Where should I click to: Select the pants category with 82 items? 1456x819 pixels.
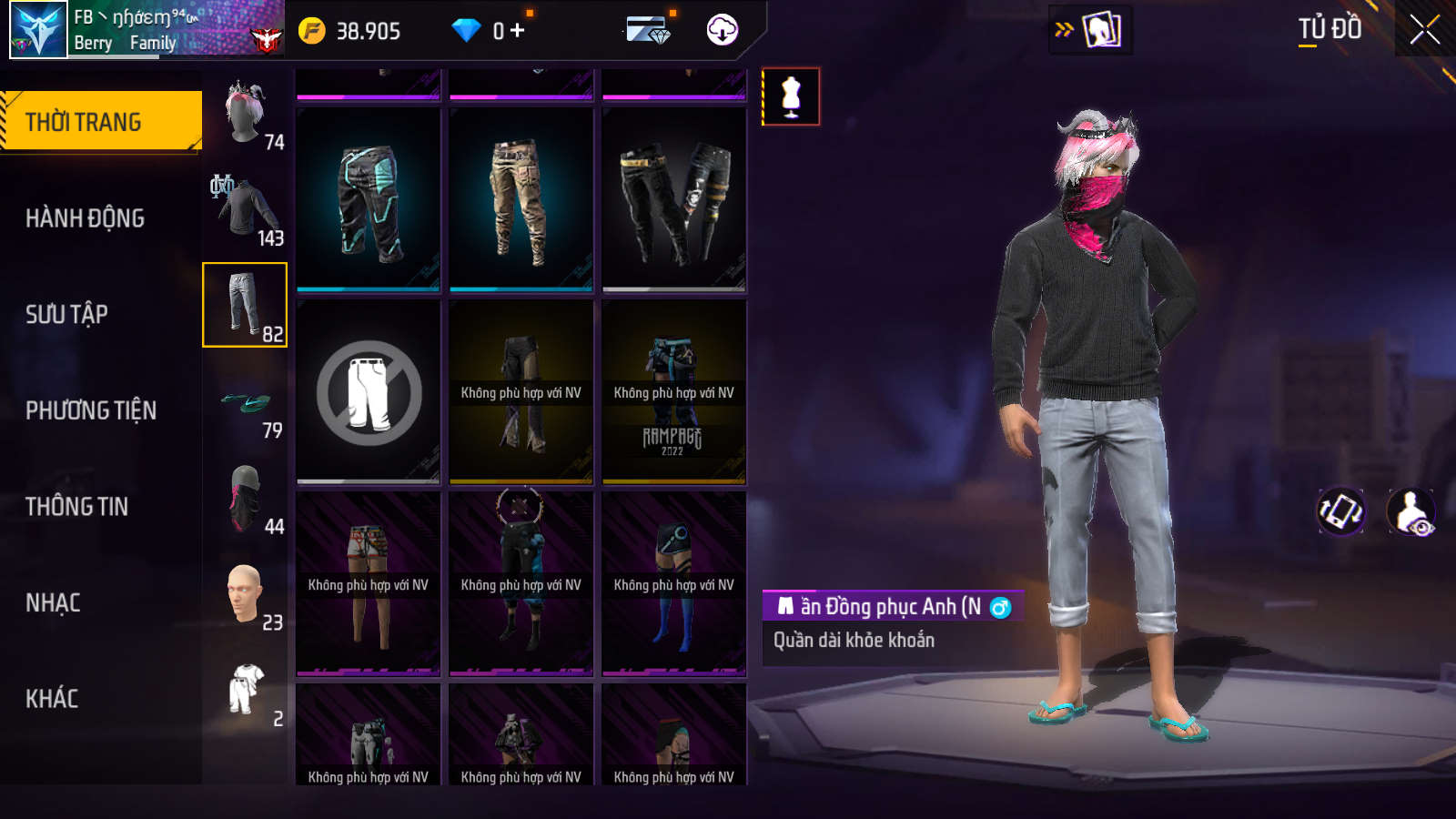245,305
